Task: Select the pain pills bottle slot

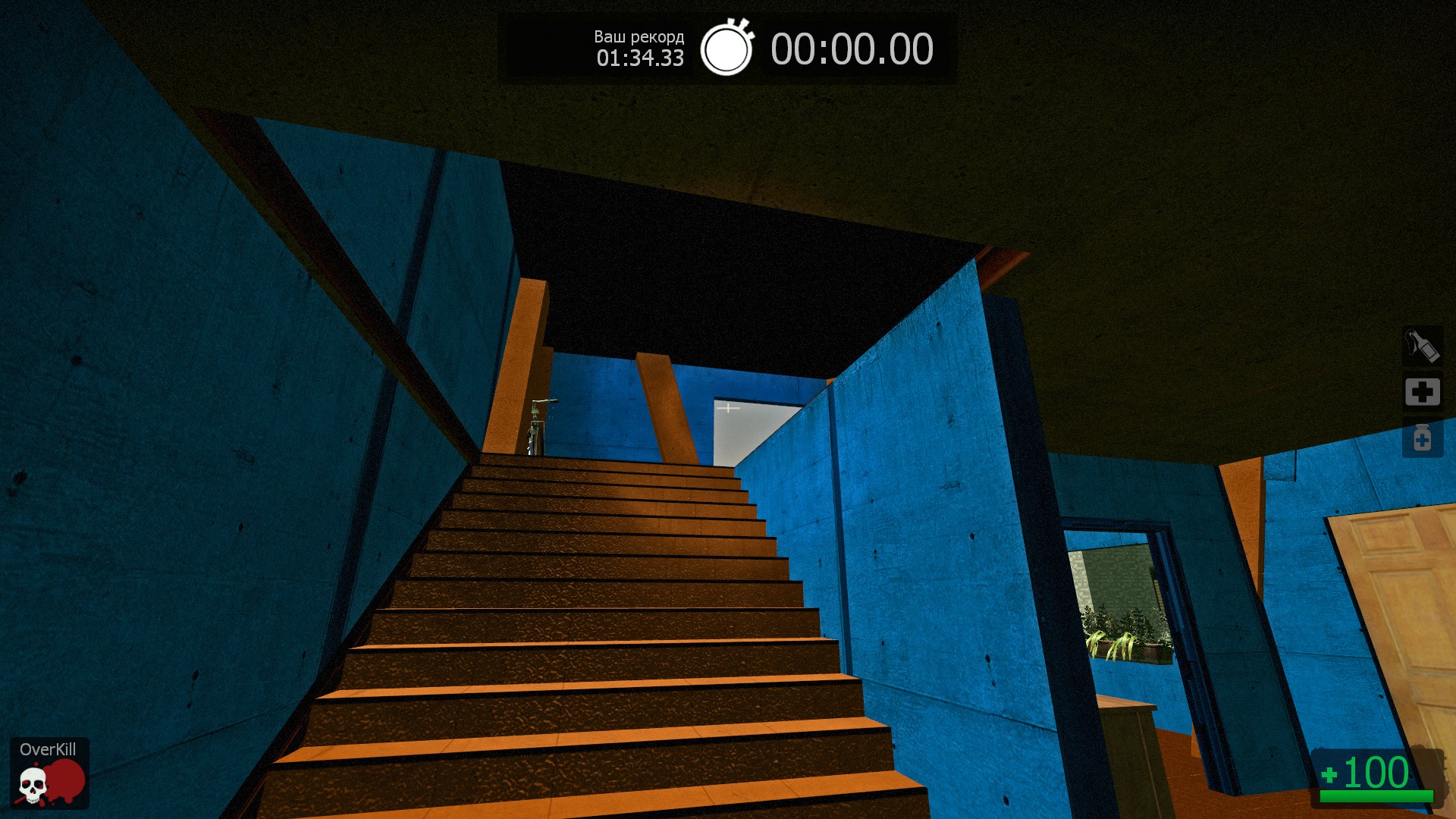Action: (x=1422, y=438)
